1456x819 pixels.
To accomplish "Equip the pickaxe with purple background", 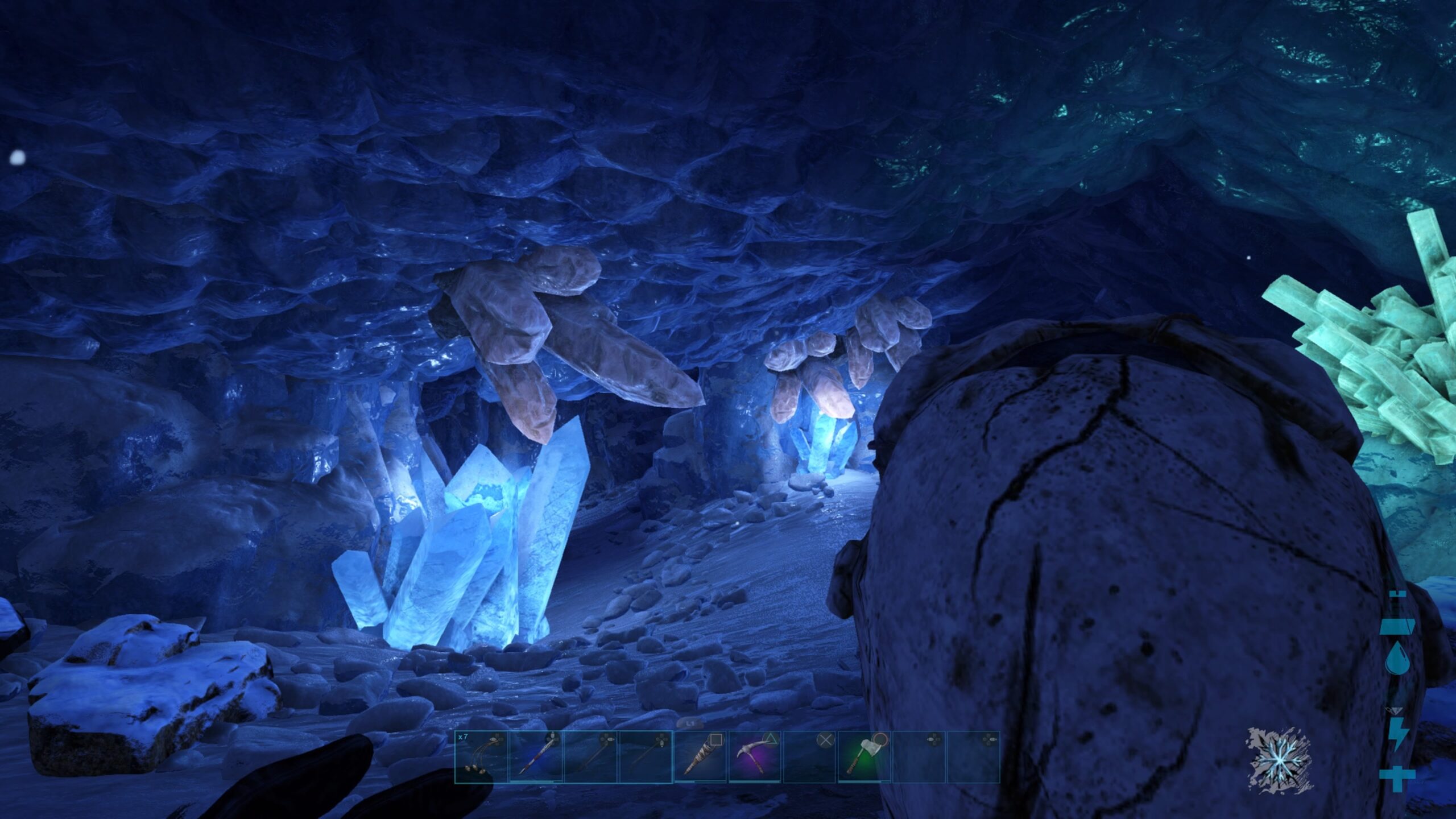I will [754, 758].
